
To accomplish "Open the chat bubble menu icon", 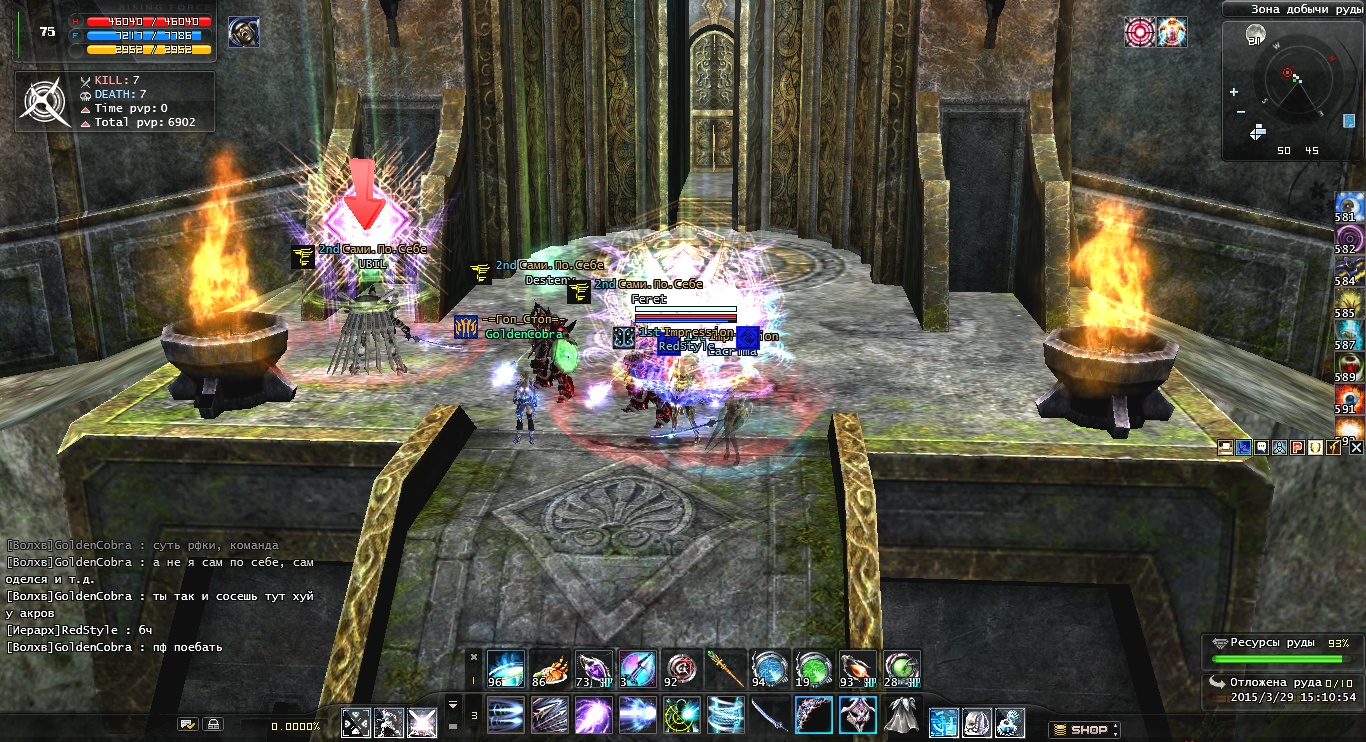I will point(1260,448).
